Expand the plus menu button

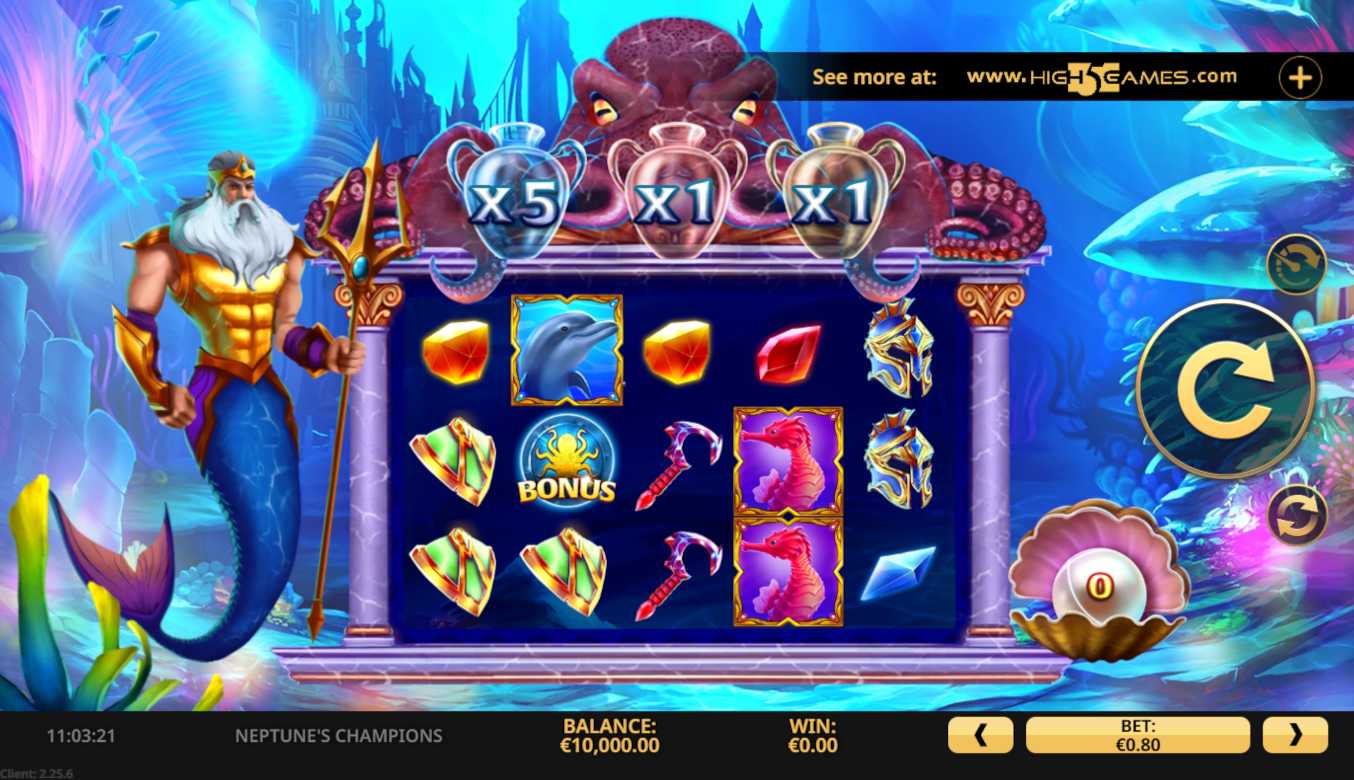click(1300, 78)
